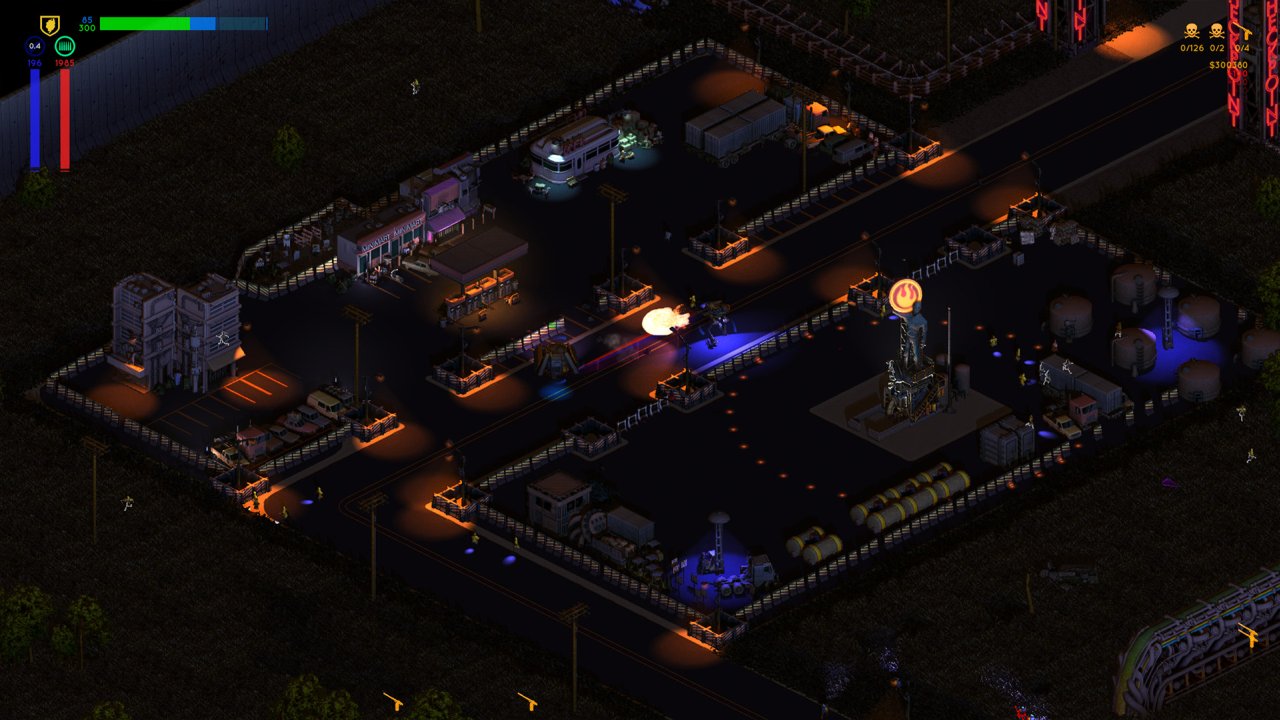Click the green health bar at the top

coord(145,24)
